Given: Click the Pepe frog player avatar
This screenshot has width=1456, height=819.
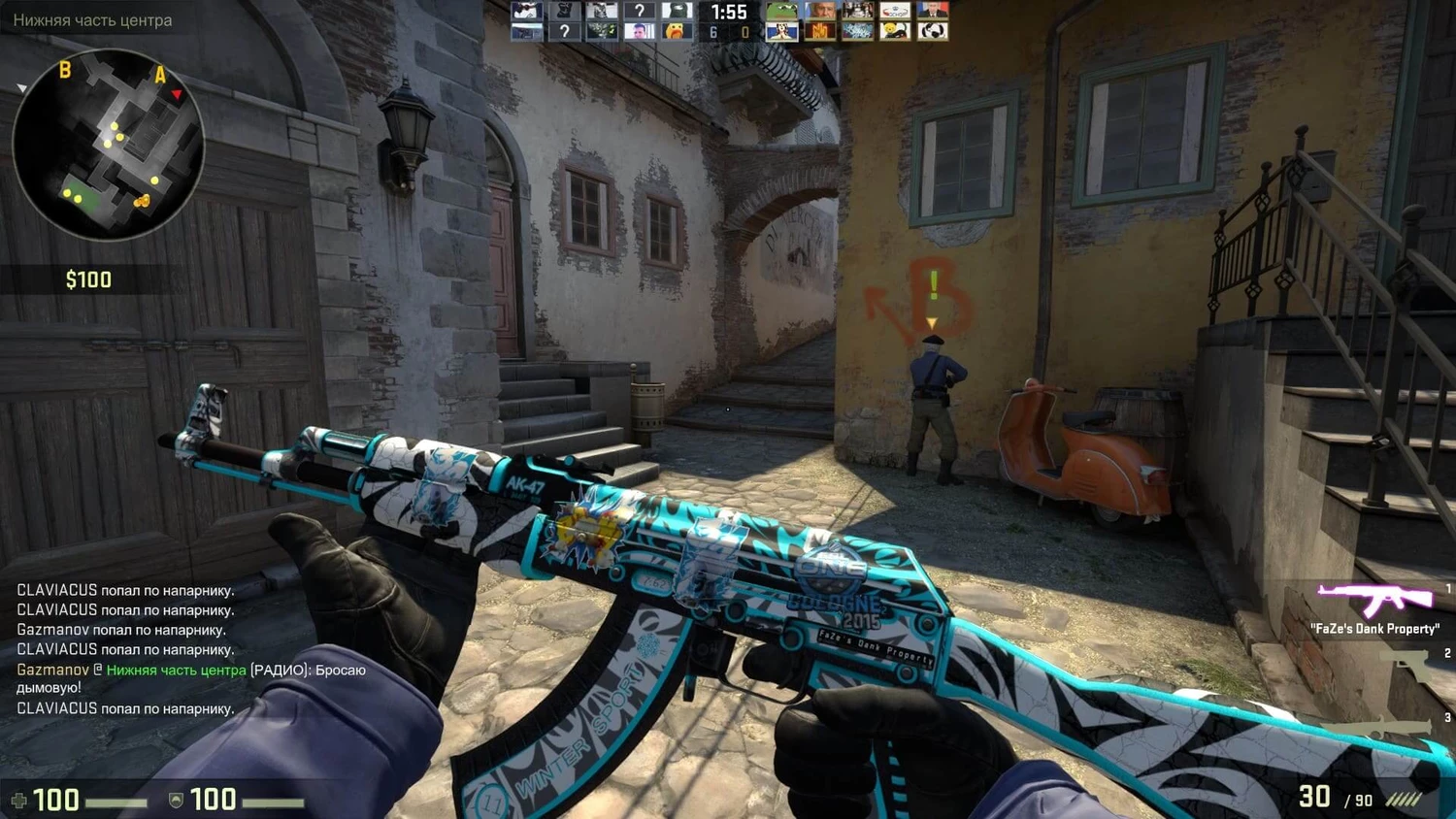Looking at the screenshot, I should click(781, 12).
